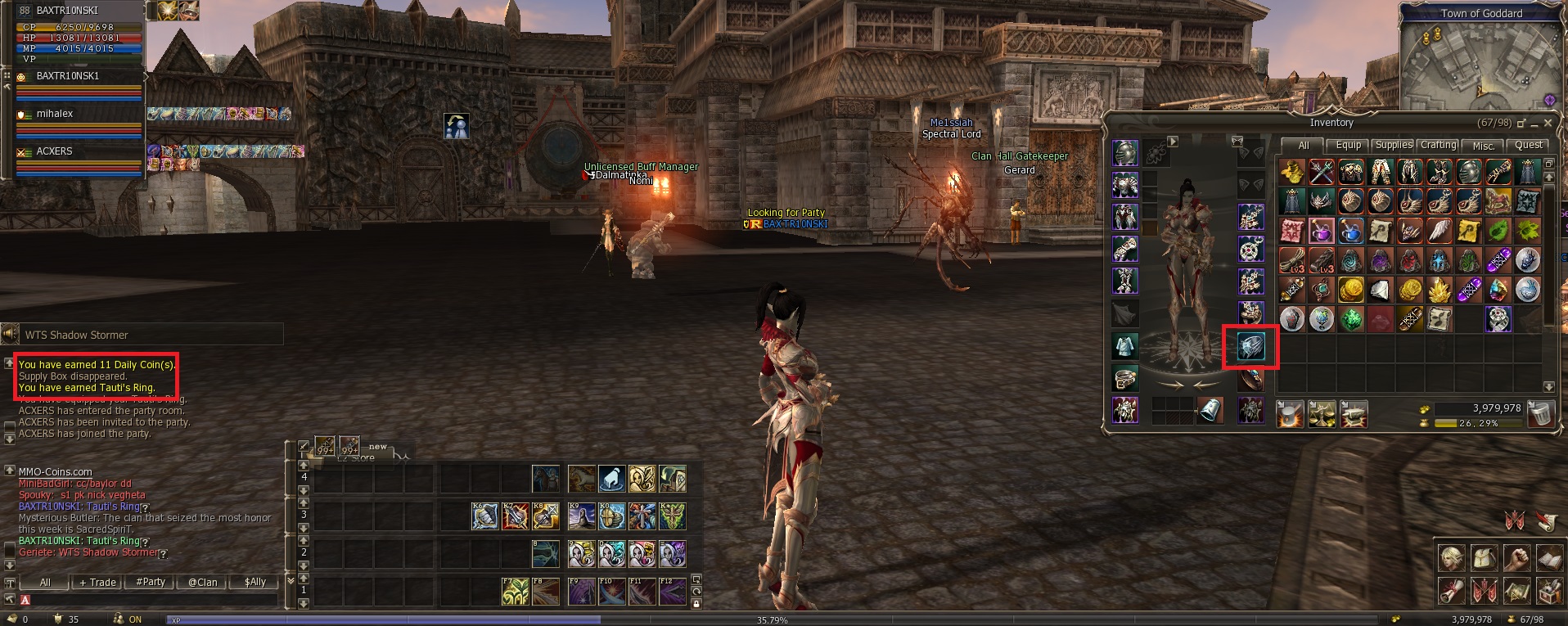This screenshot has height=626, width=1568.
Task: Click the trash can icon in inventory
Action: tap(1540, 413)
